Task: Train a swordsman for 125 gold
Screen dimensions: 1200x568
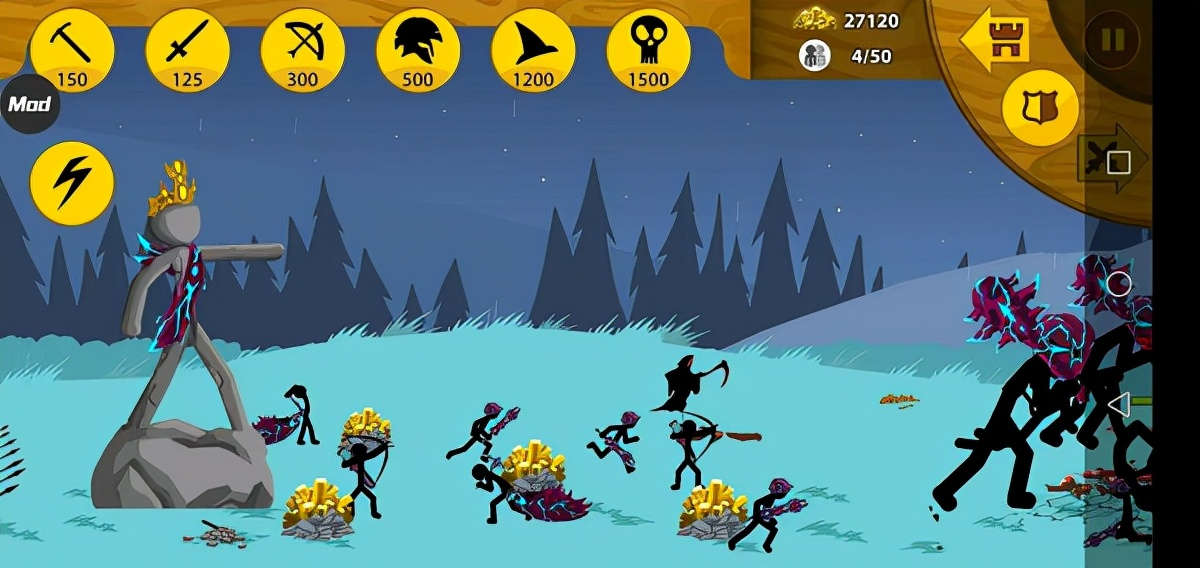Action: 187,50
